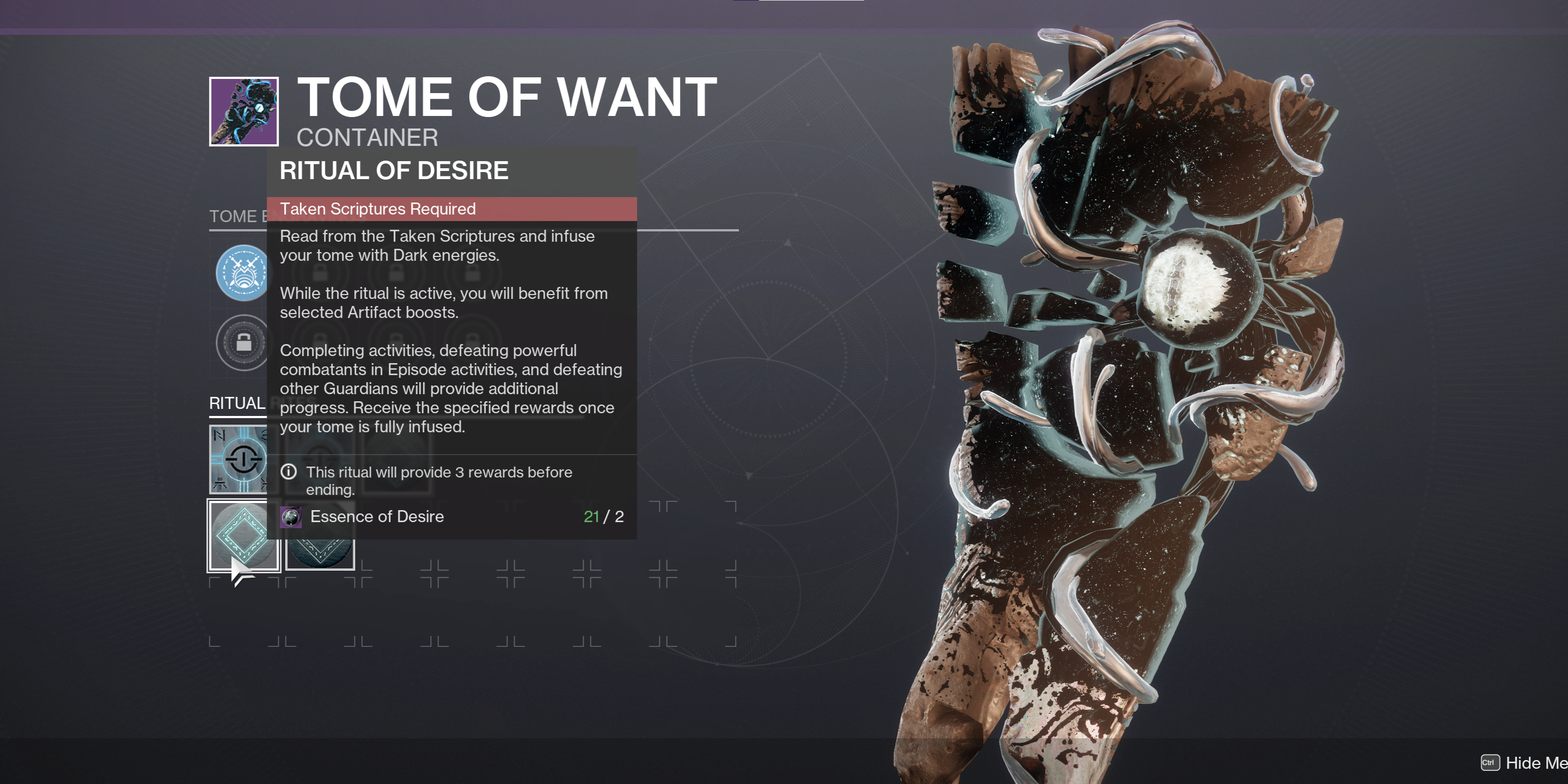Select the dark diamond ritual slot partly behind tooltip

pyautogui.click(x=321, y=553)
